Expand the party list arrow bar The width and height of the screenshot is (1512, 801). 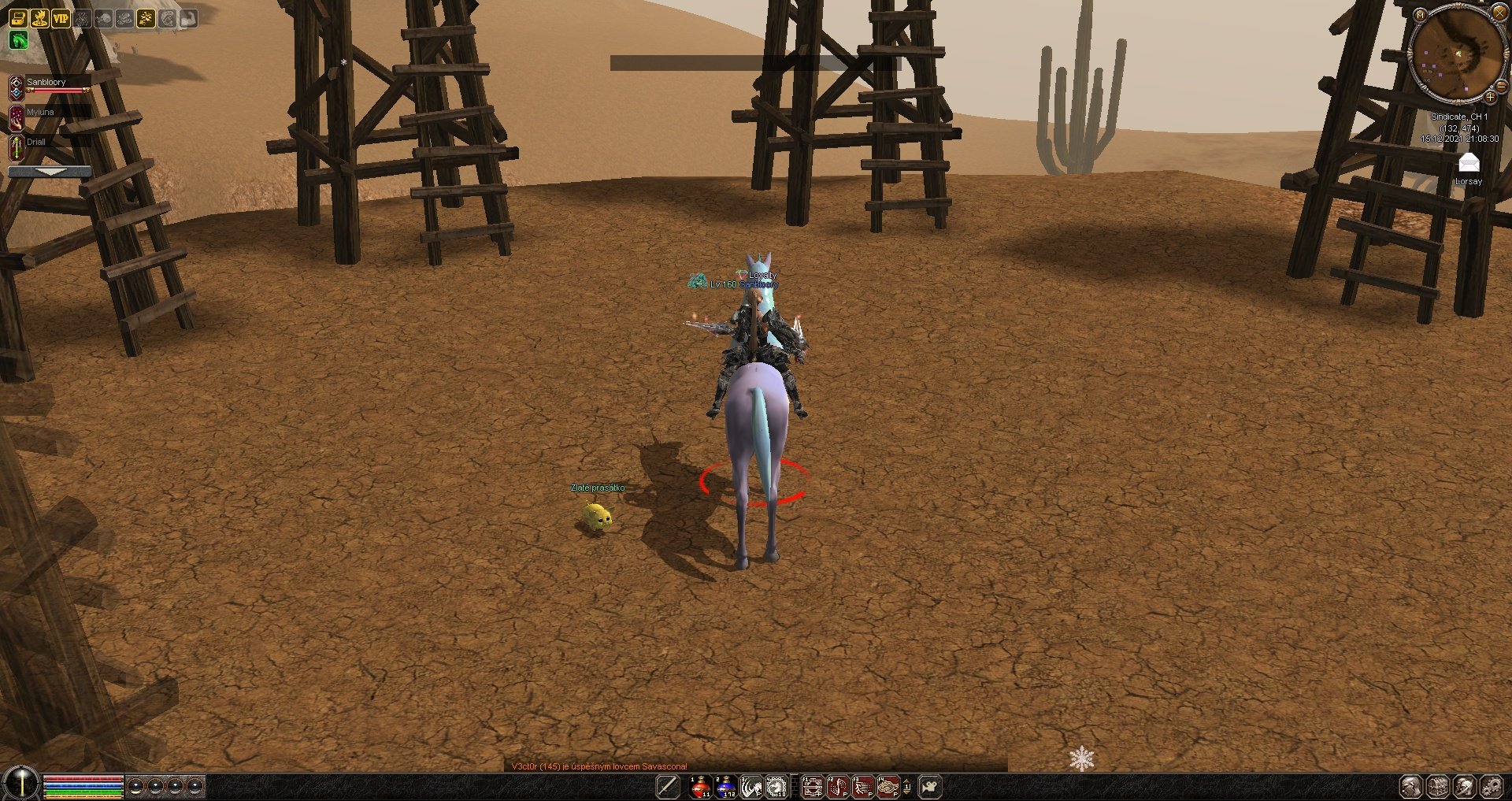point(50,171)
